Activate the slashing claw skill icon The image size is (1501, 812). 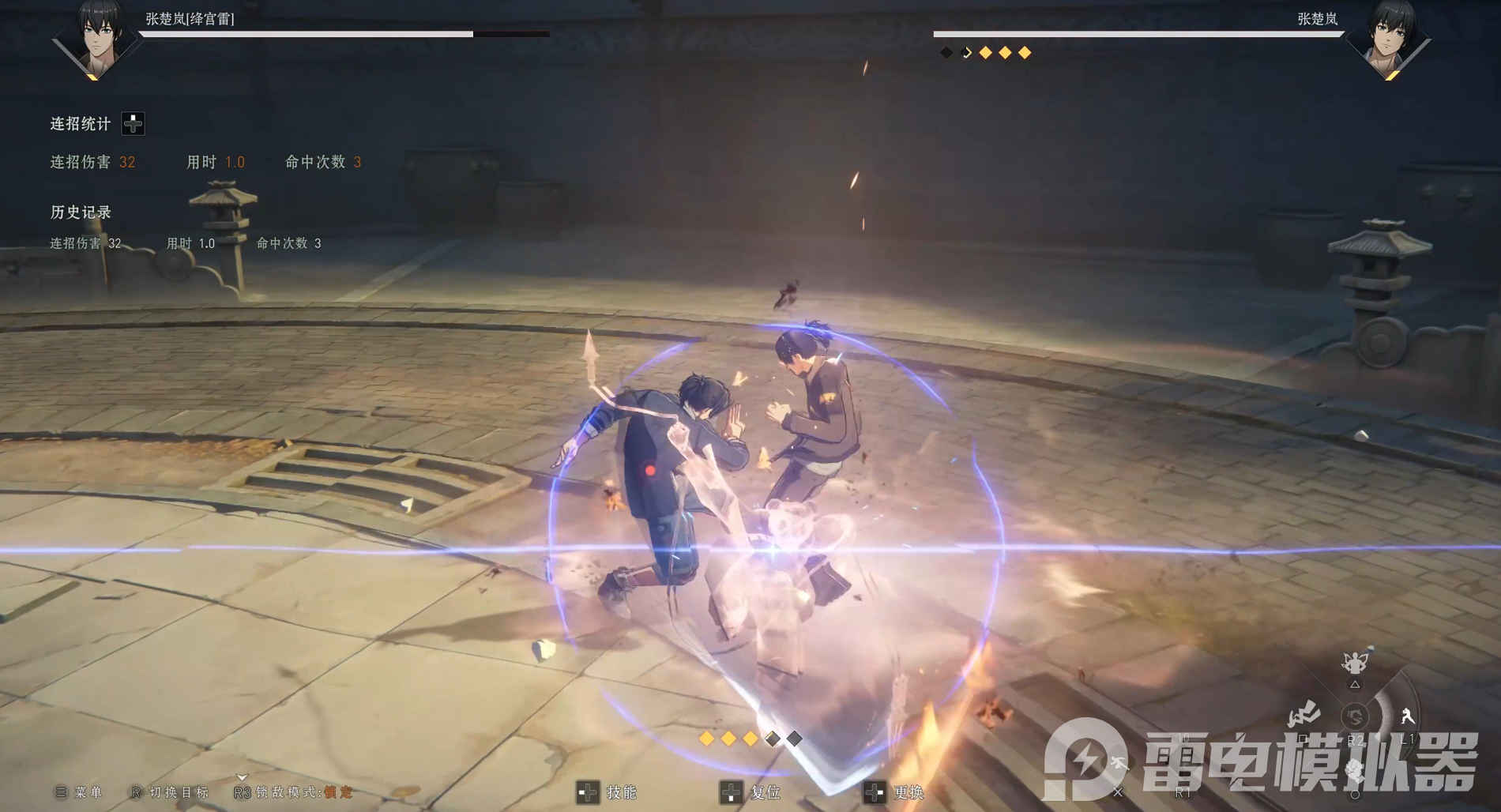[x=1303, y=715]
